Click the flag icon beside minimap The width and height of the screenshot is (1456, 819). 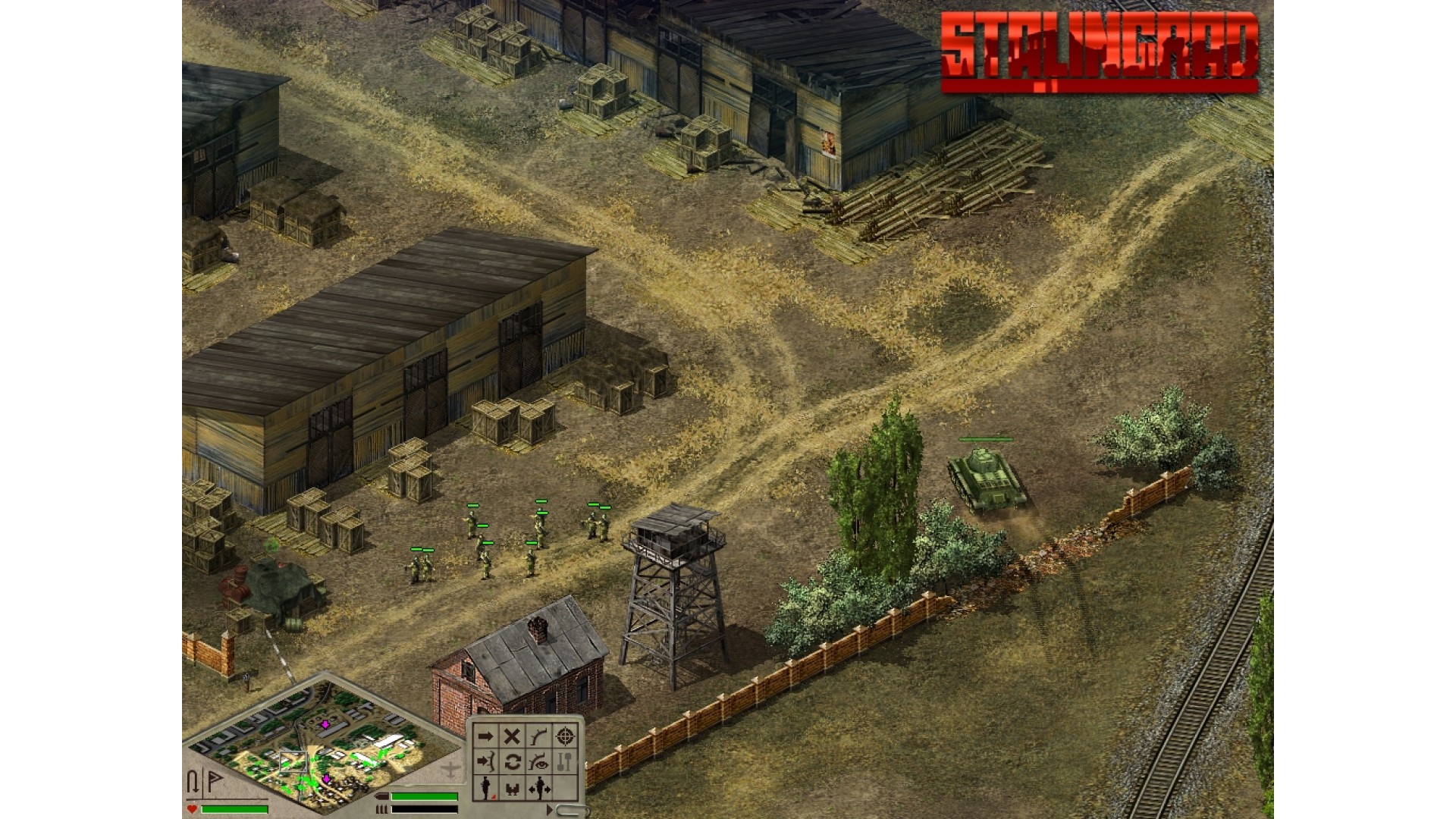click(215, 781)
